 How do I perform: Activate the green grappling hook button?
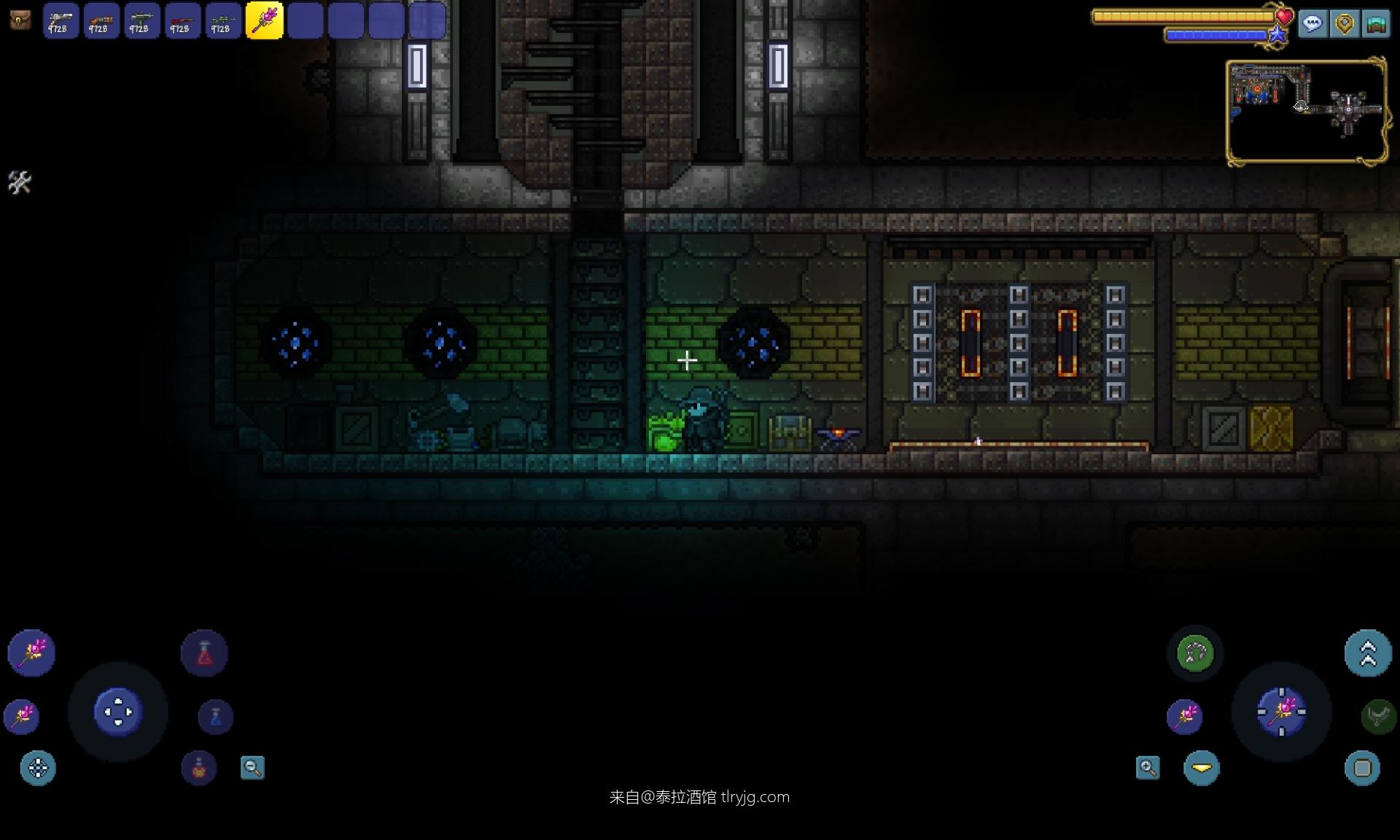[1195, 653]
